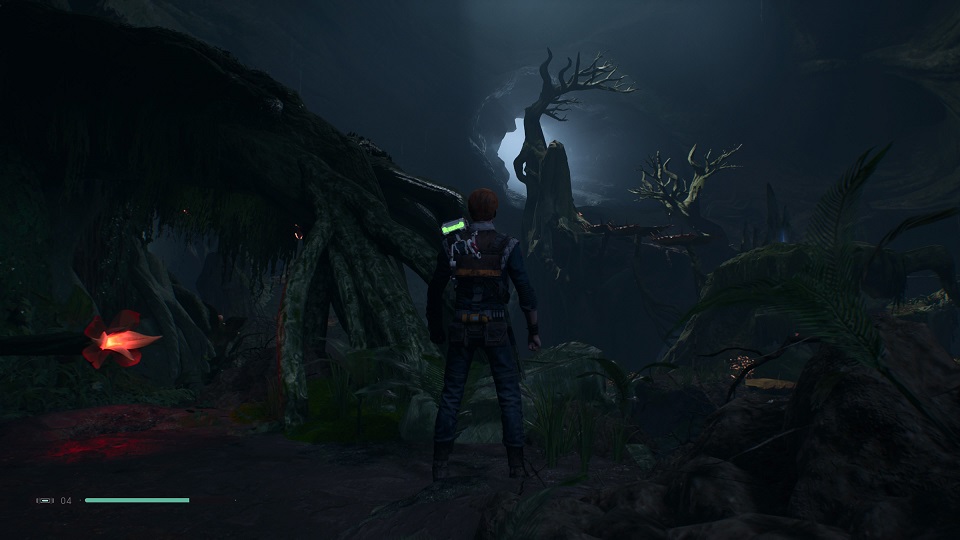Select the stim canister icon
Image resolution: width=960 pixels, height=540 pixels.
(45, 500)
